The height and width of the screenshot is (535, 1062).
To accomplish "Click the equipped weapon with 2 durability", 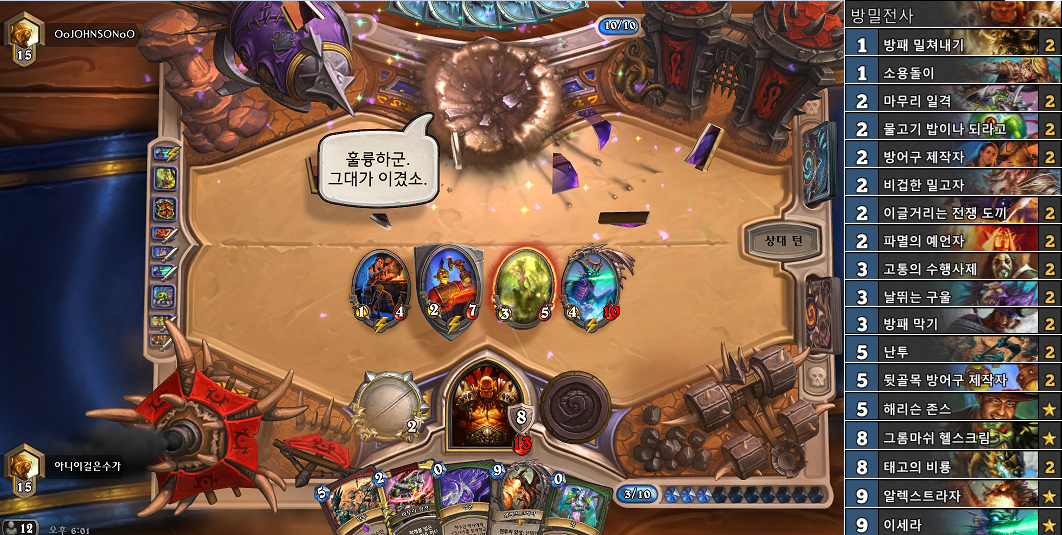I will point(392,406).
